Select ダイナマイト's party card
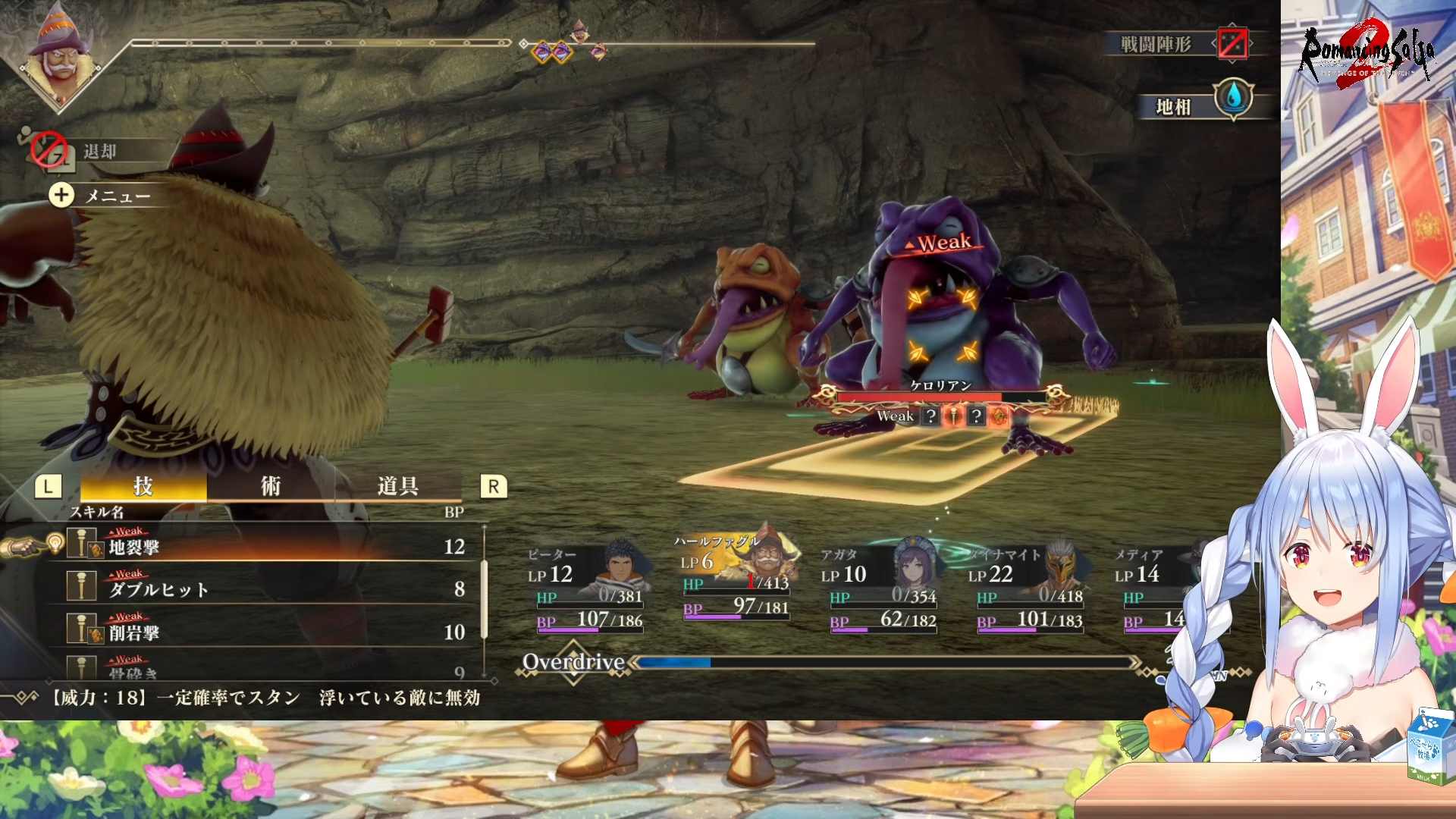 click(1028, 588)
